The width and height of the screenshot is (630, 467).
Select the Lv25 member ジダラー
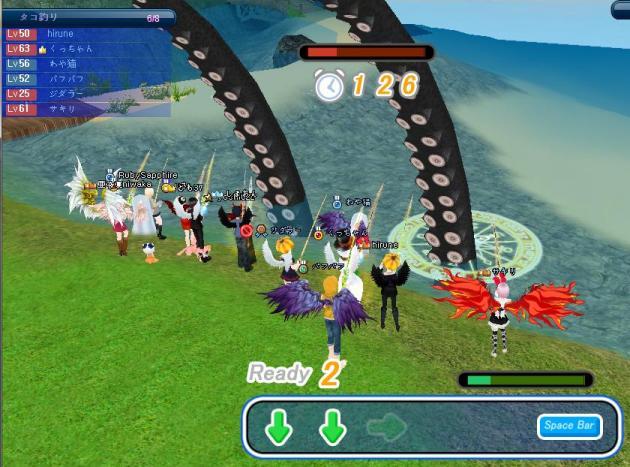click(86, 93)
